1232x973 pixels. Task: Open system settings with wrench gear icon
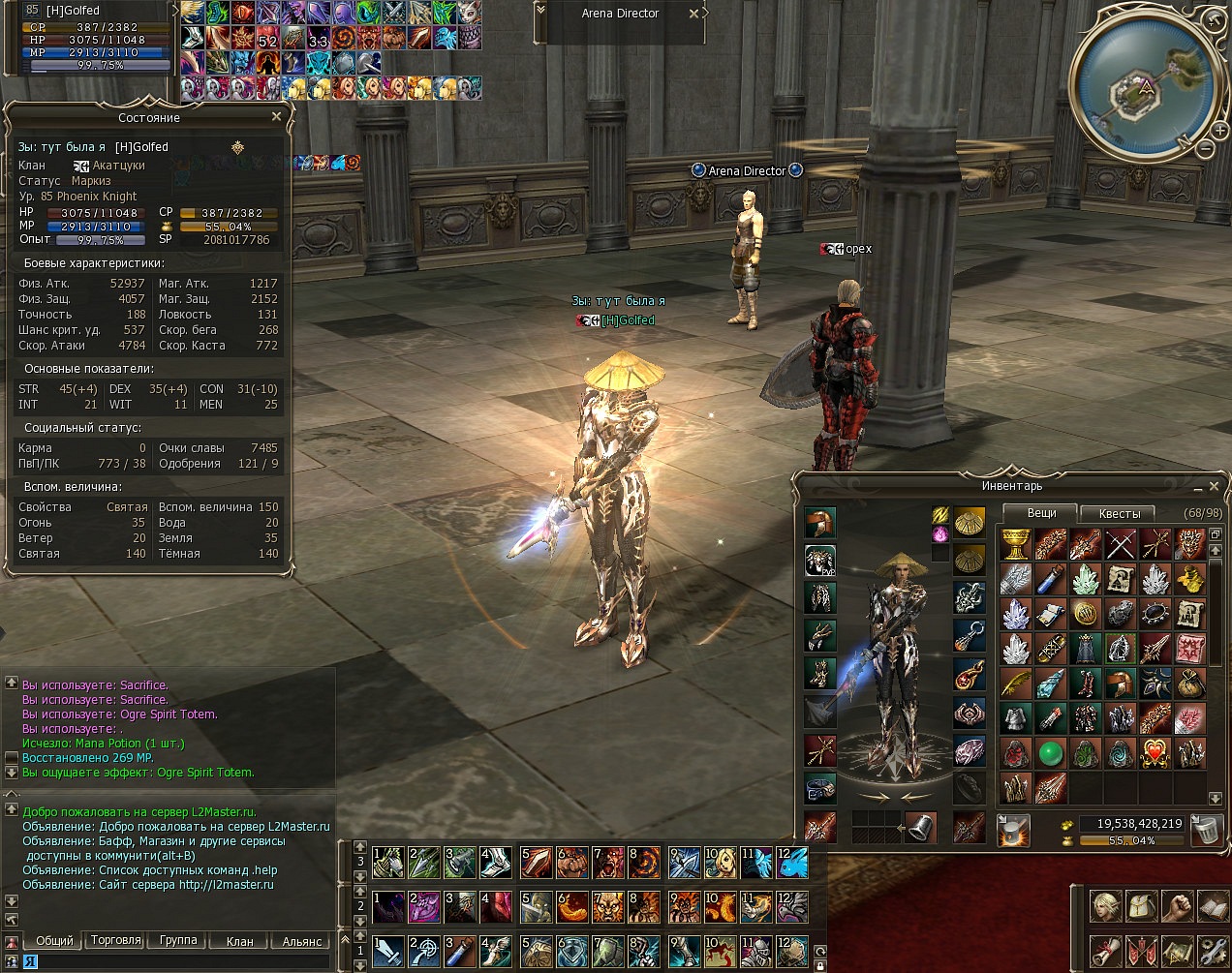pyautogui.click(x=1213, y=950)
